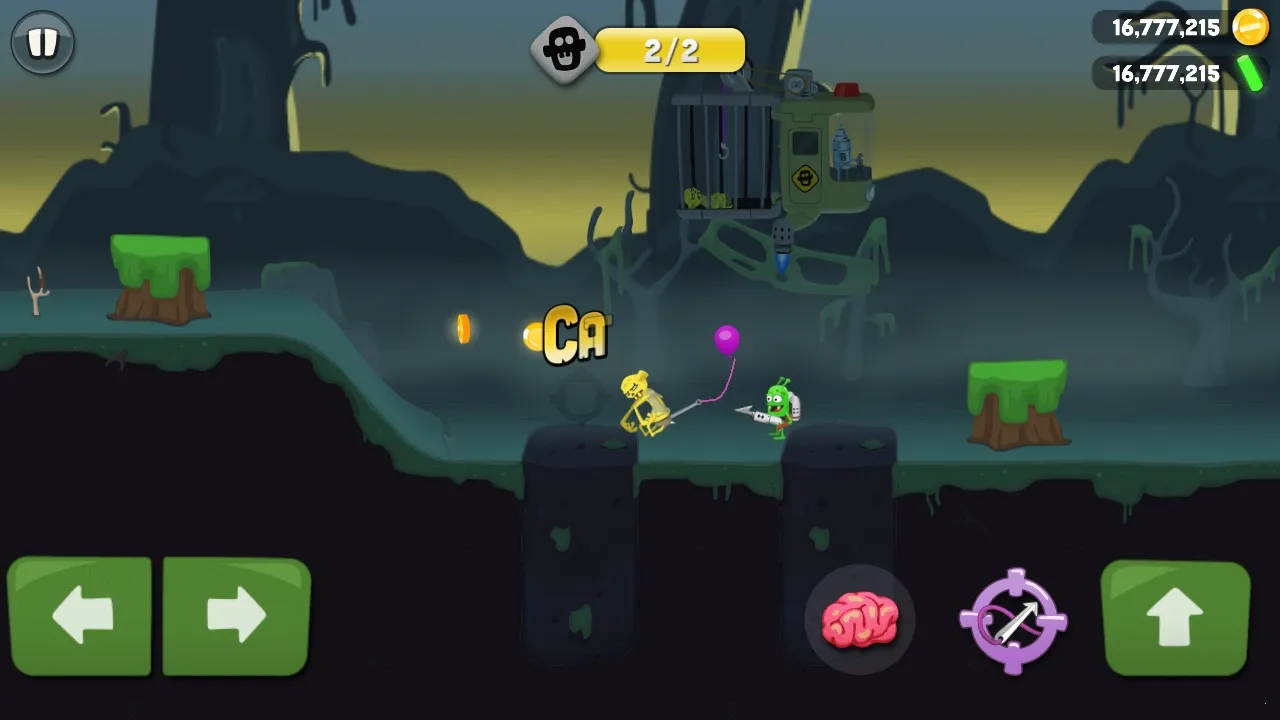
Task: Throw a brain bait
Action: 859,620
